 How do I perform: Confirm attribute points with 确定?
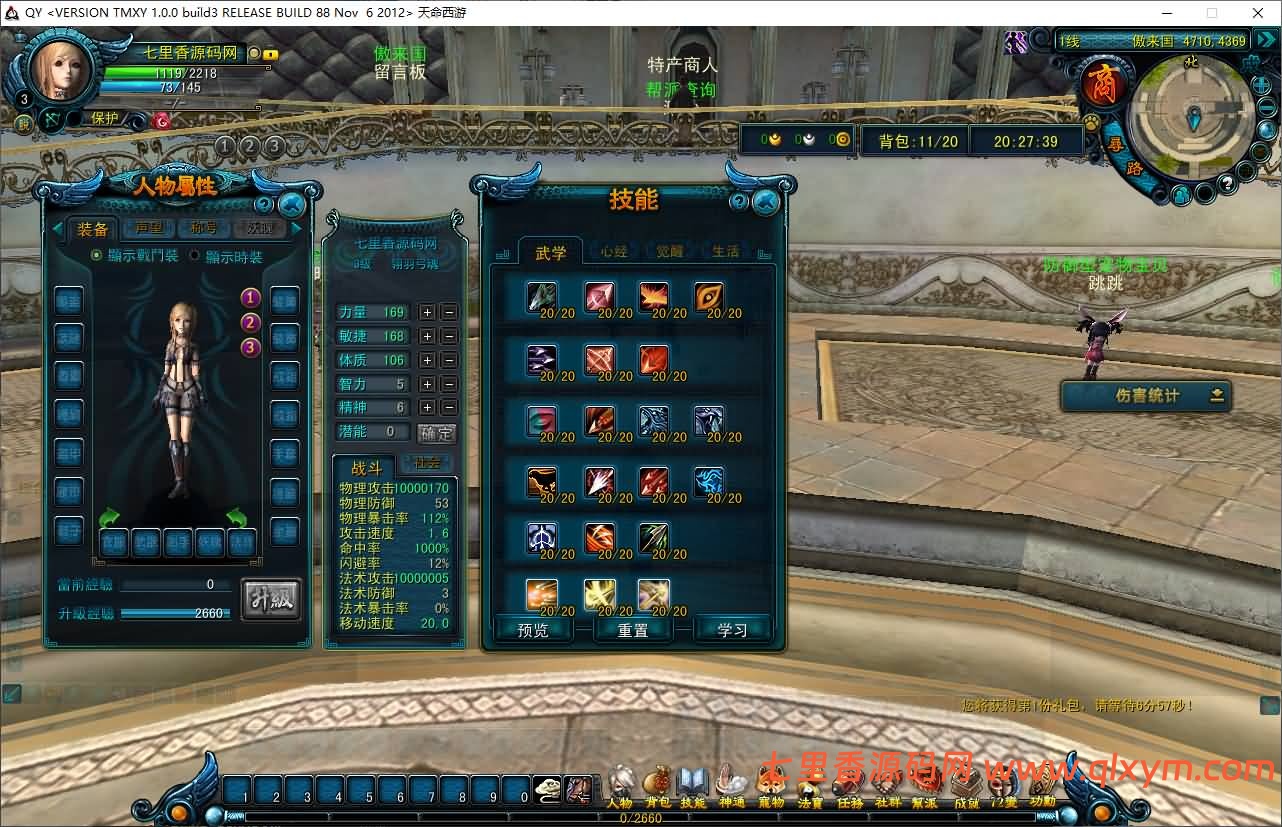(436, 433)
